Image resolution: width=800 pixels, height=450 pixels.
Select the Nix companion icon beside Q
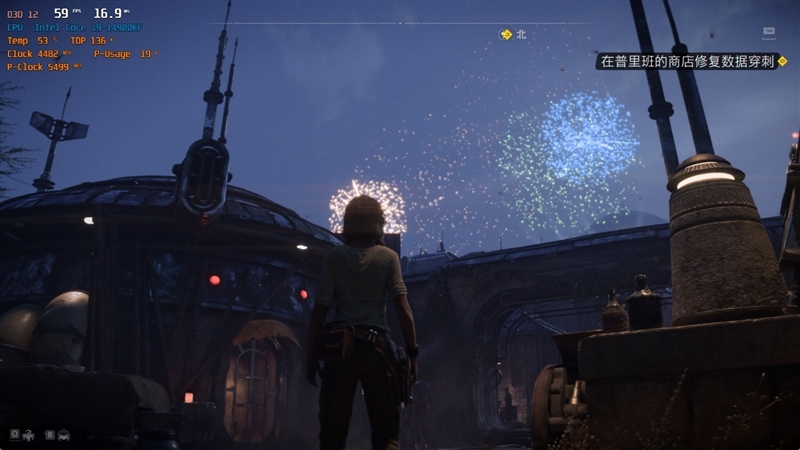click(x=29, y=435)
